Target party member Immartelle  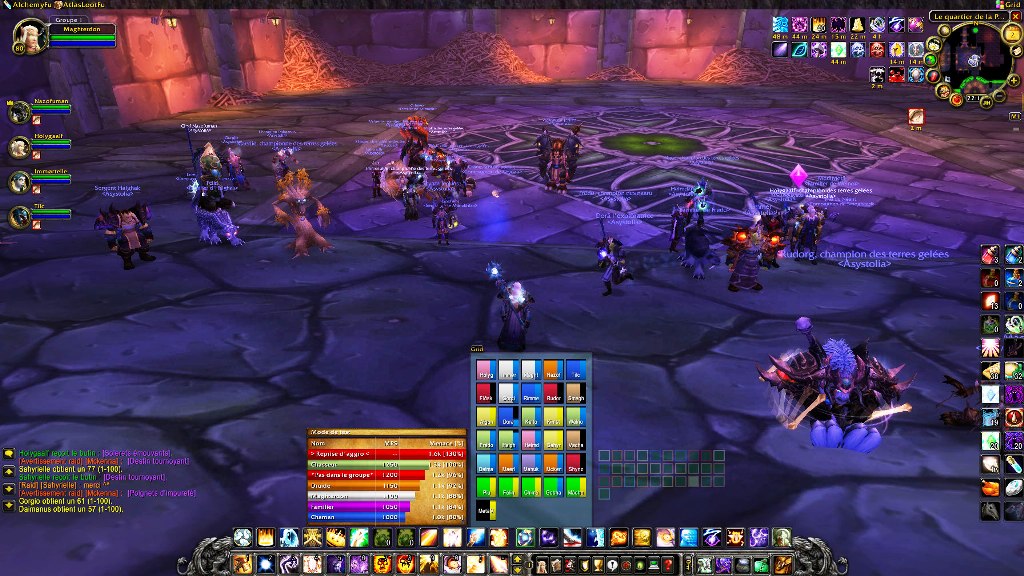click(x=19, y=181)
